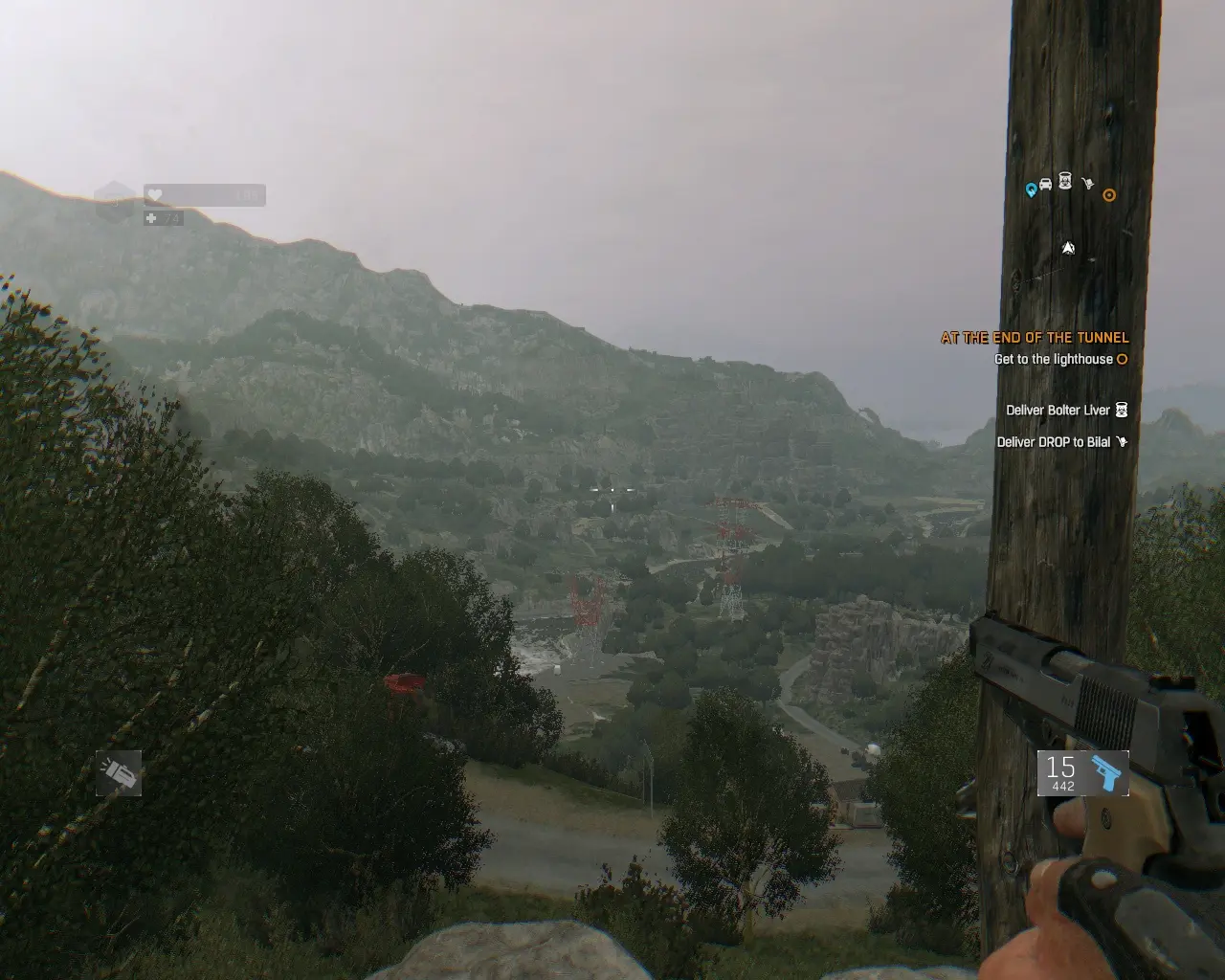Toggle the flashlight icon

click(x=119, y=773)
